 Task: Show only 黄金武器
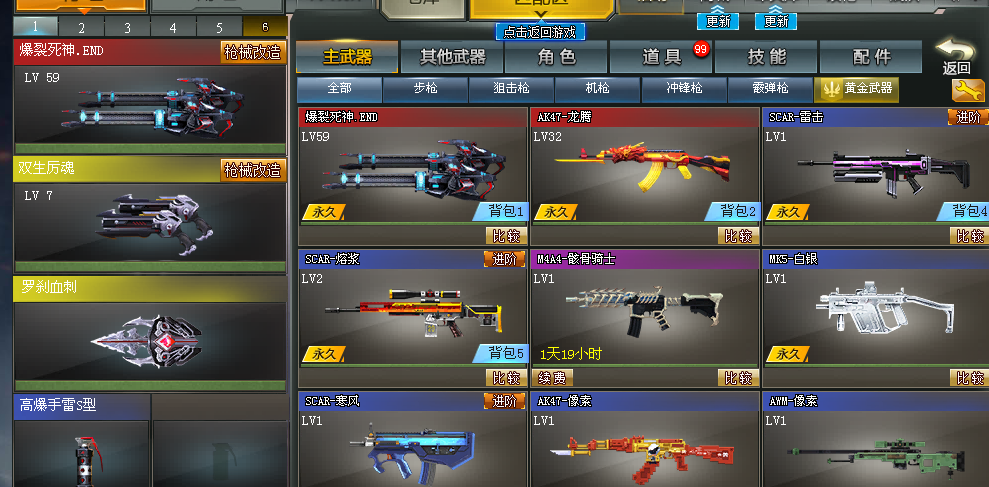tap(856, 90)
